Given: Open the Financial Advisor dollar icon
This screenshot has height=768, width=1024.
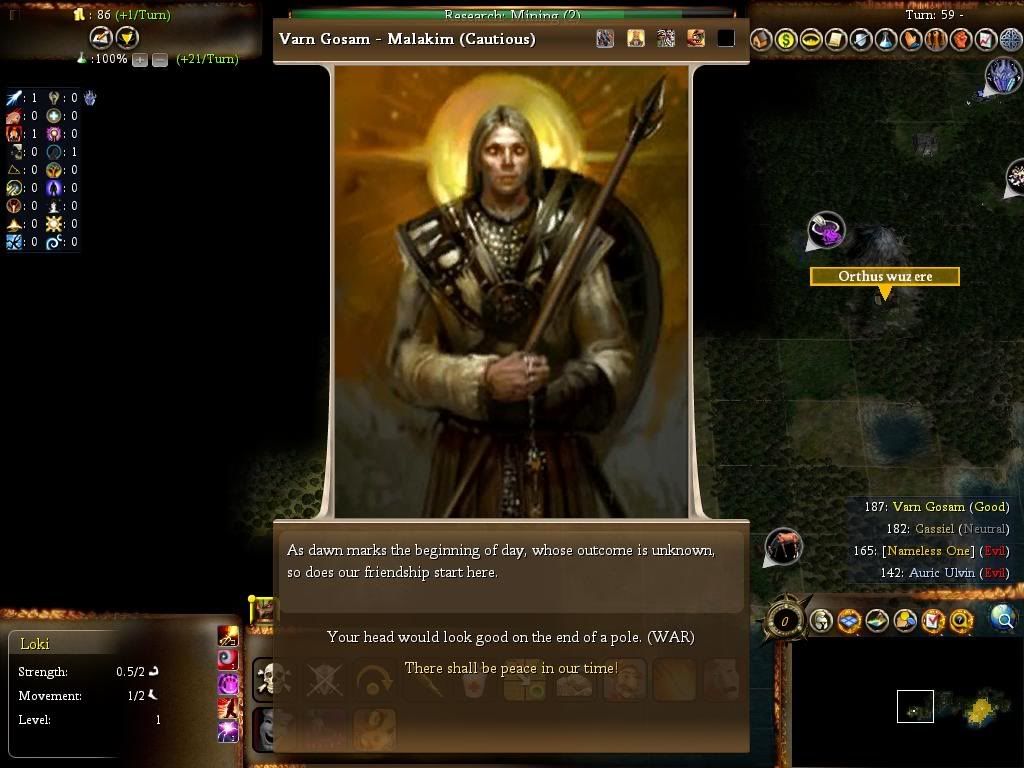Looking at the screenshot, I should point(786,40).
